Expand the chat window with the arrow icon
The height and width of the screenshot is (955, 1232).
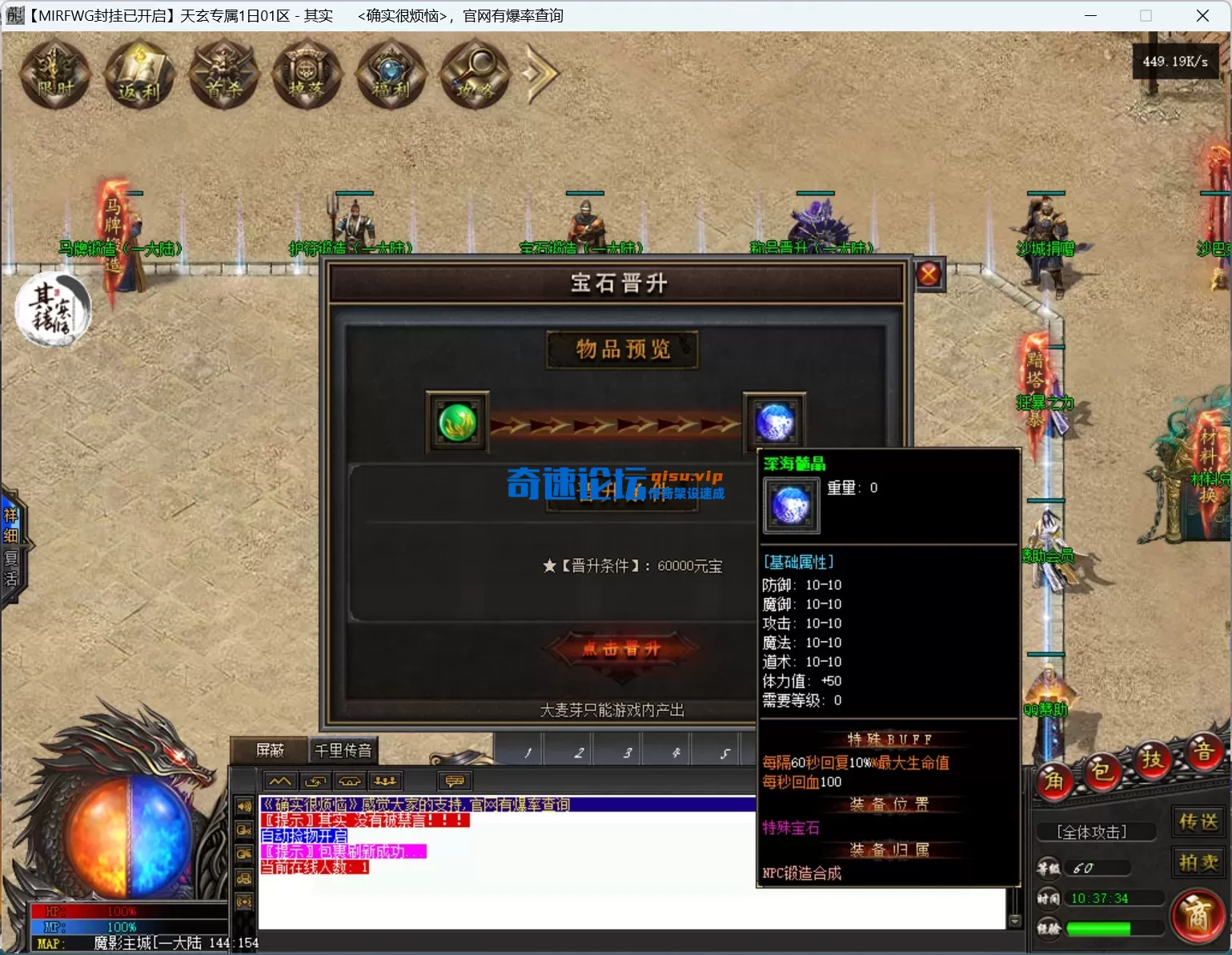click(x=279, y=780)
